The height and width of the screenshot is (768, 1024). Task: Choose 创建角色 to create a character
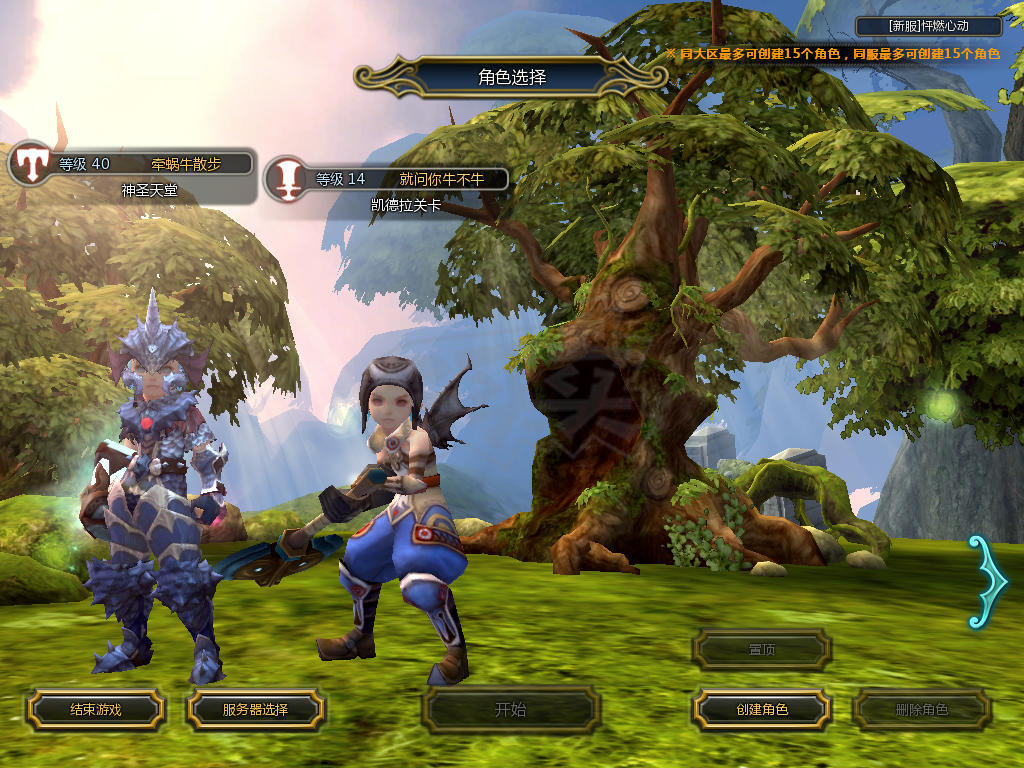point(762,710)
